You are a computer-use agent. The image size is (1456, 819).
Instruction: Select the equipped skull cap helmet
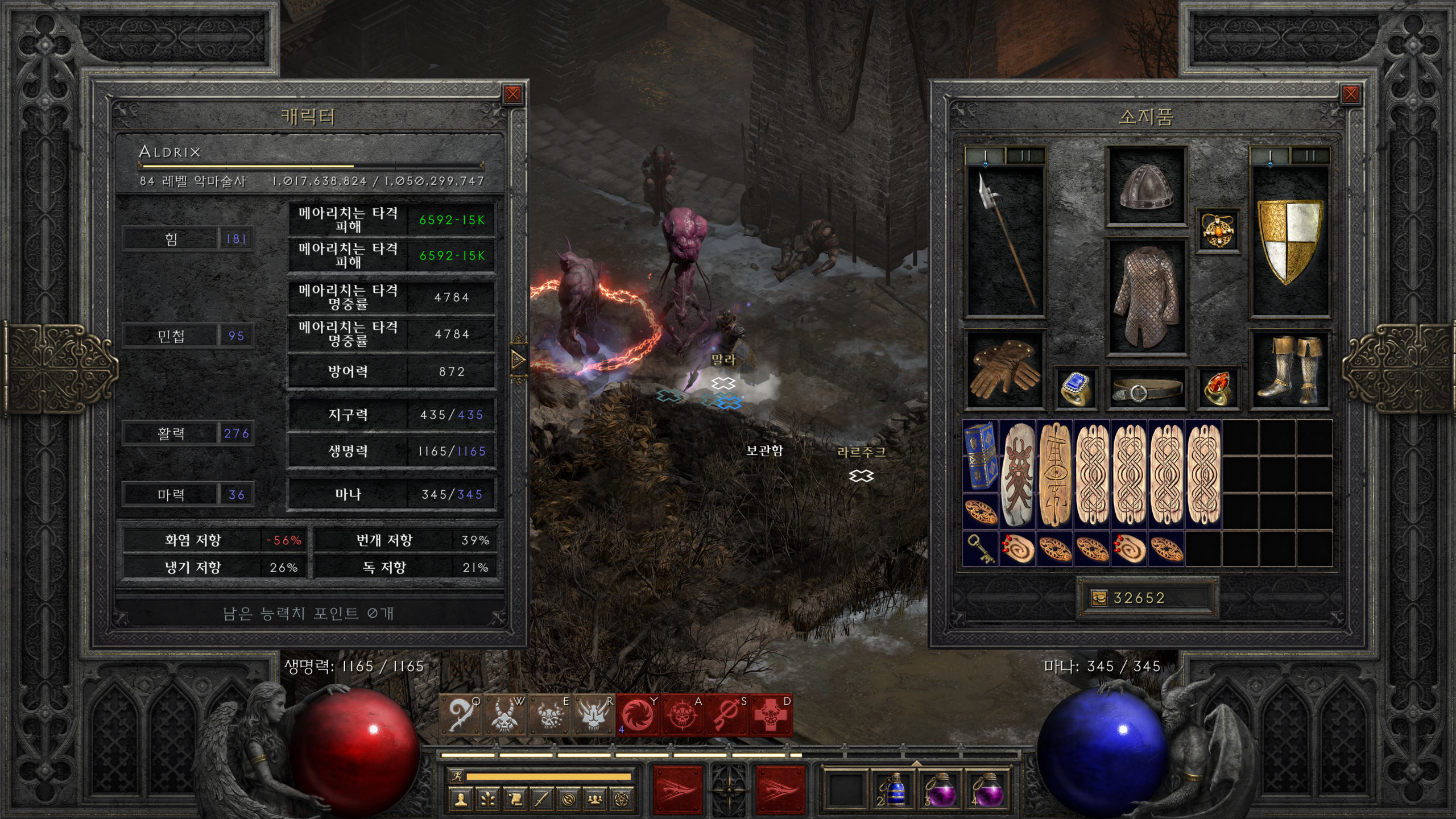click(1146, 186)
